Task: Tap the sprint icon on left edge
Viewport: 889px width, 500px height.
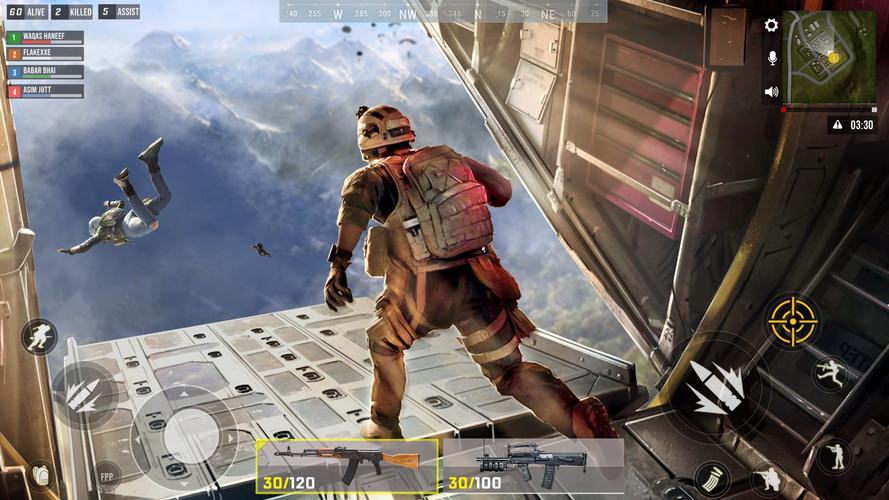Action: click(x=39, y=337)
